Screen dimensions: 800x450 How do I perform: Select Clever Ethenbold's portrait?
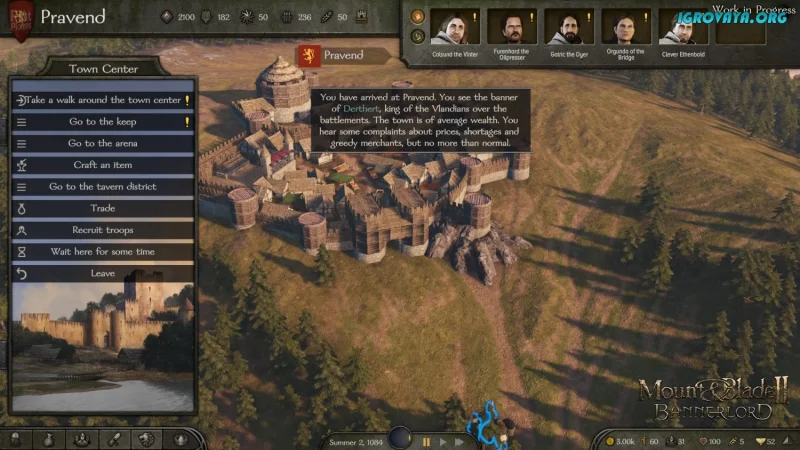click(x=682, y=27)
